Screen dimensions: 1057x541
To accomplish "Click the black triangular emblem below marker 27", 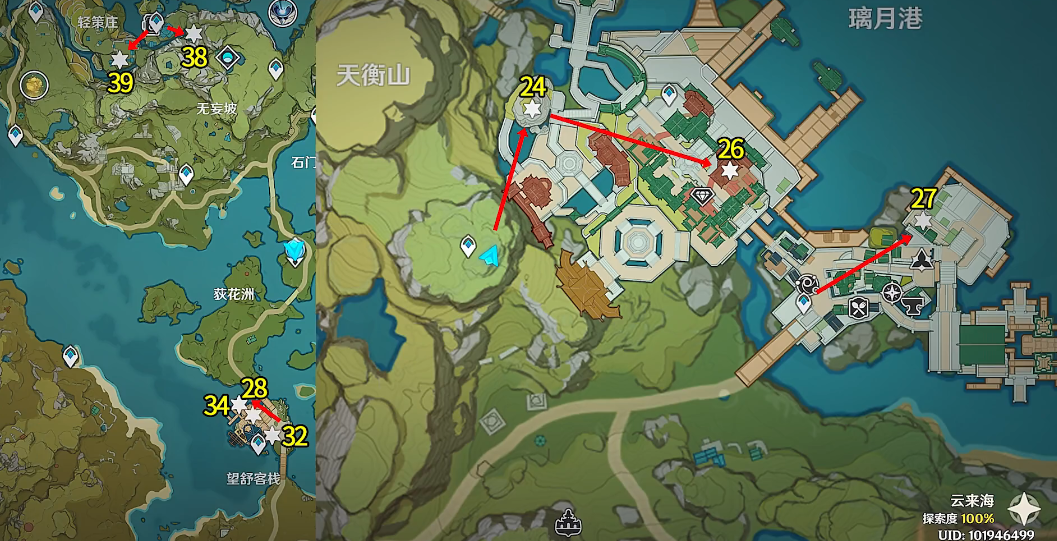I will click(x=921, y=261).
